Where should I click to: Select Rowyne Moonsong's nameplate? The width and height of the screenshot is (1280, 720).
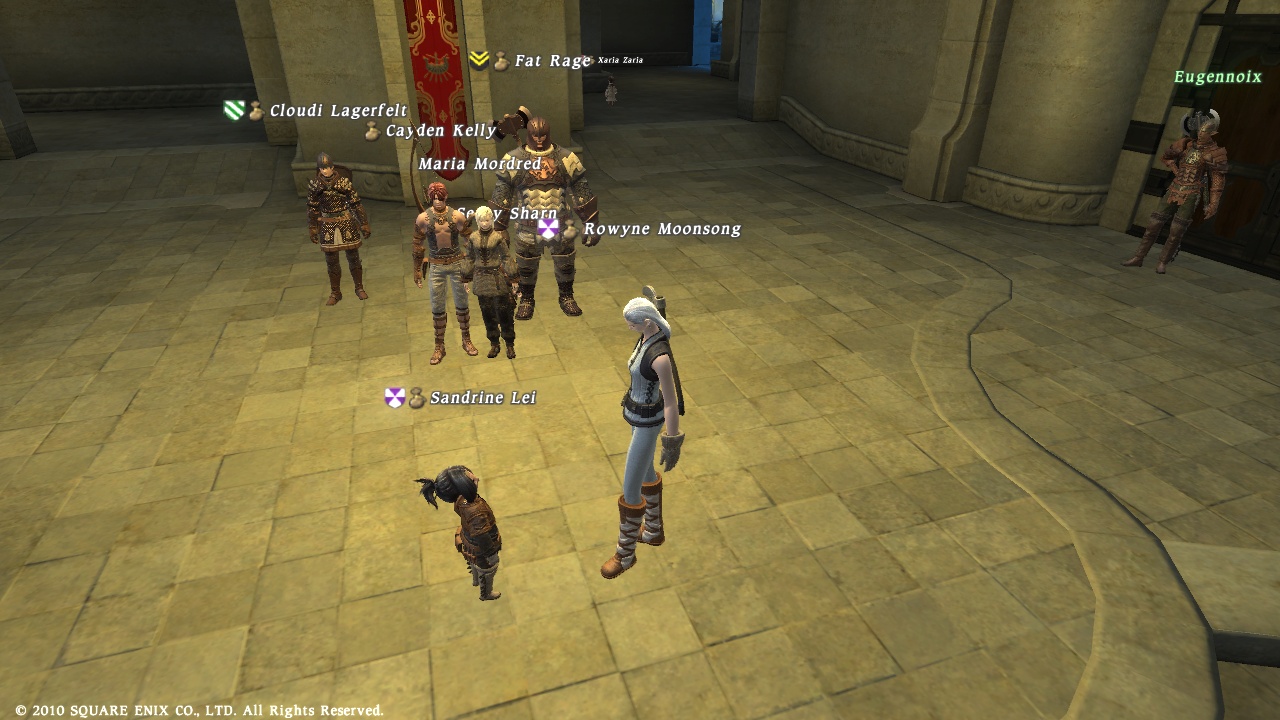(x=661, y=230)
